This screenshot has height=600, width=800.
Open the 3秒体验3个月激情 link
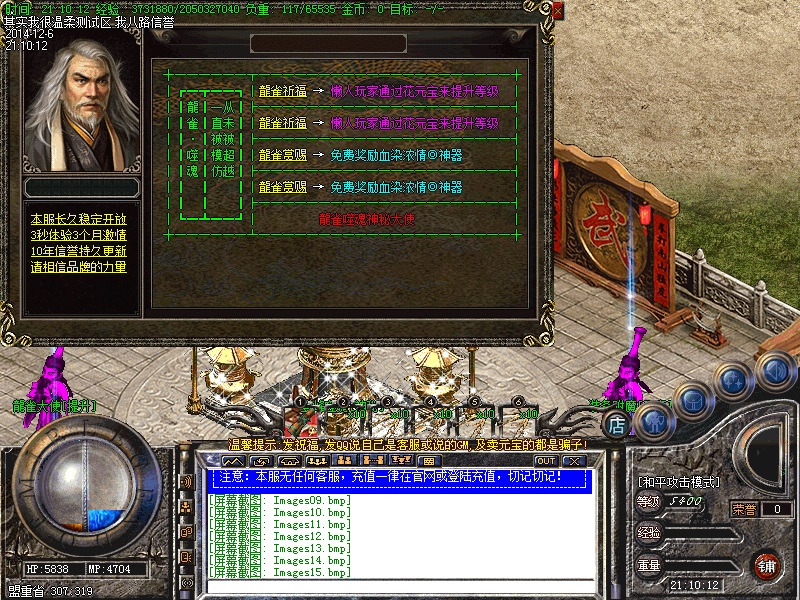pos(78,235)
